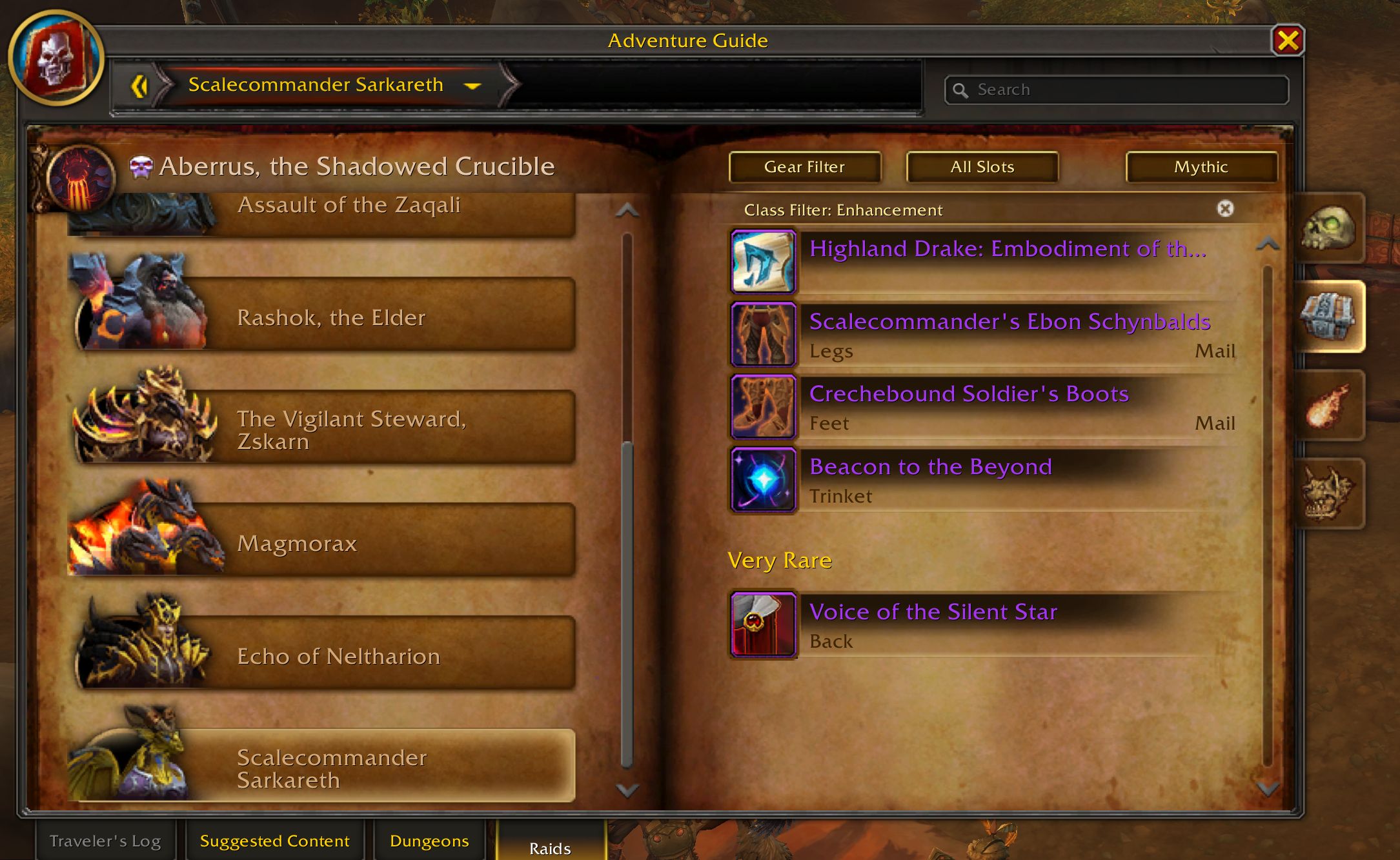The width and height of the screenshot is (1400, 860).
Task: Close the Adventure Guide window
Action: pyautogui.click(x=1287, y=41)
